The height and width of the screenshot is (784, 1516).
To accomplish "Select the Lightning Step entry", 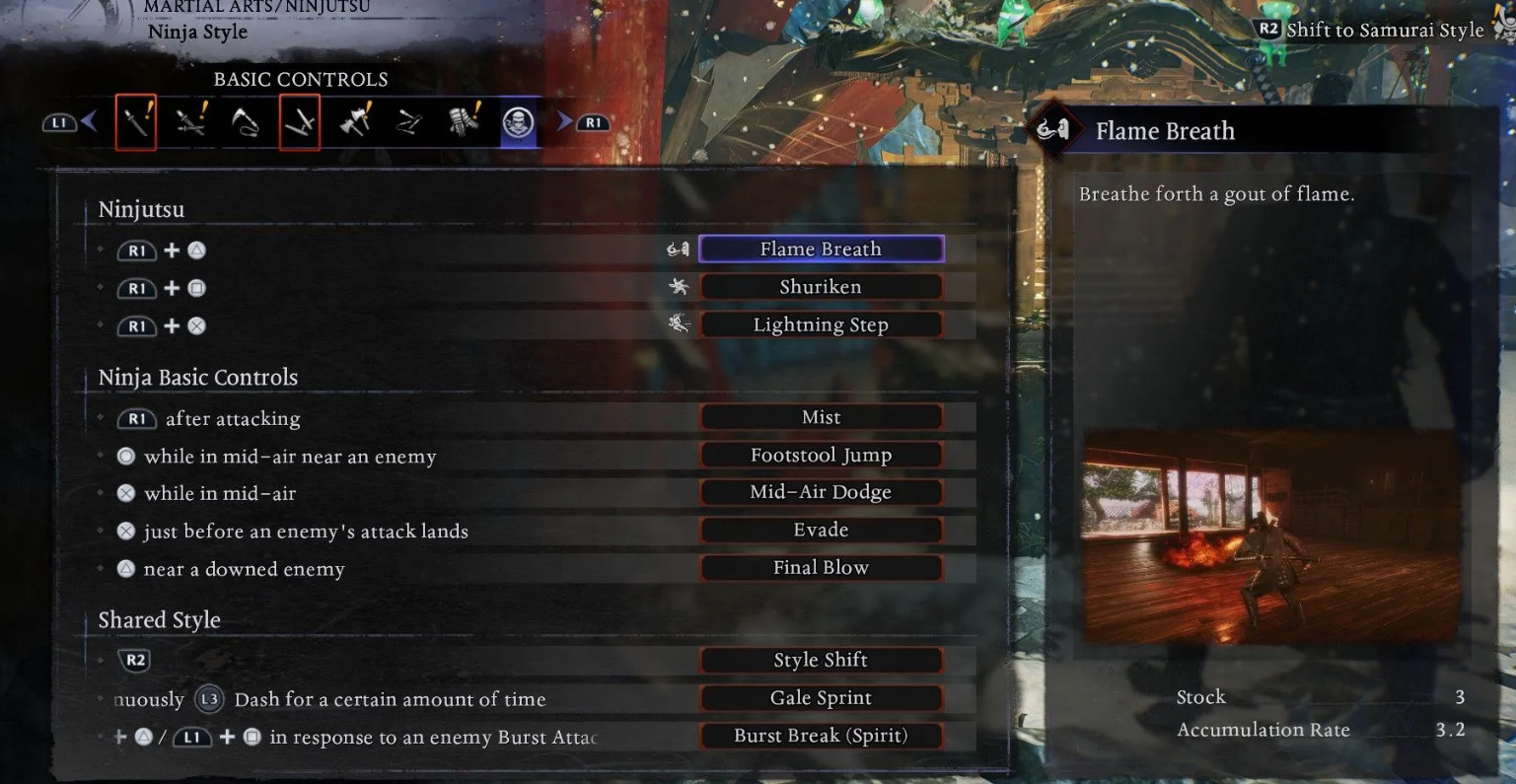I will coord(821,324).
